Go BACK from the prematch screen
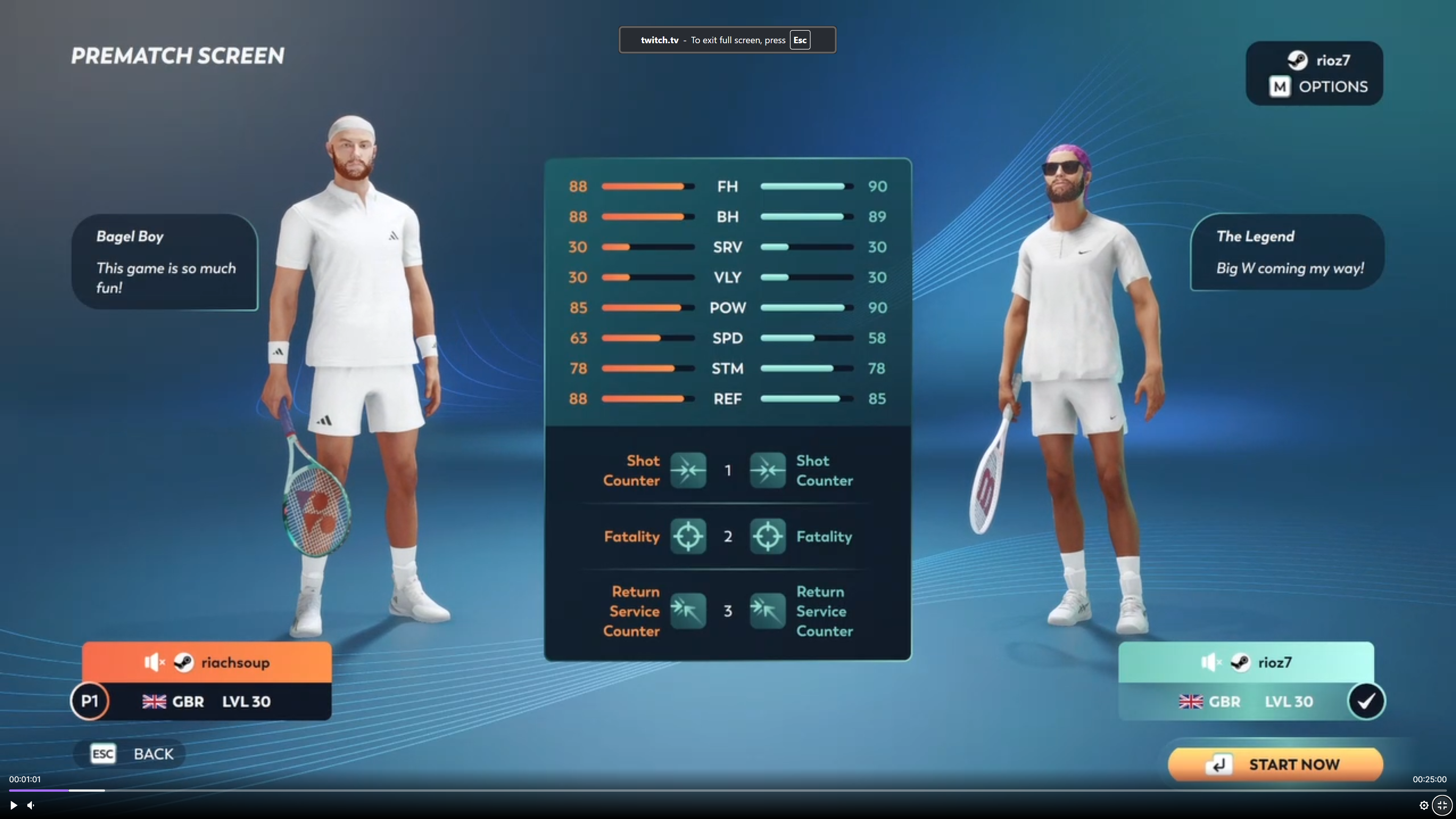1456x819 pixels. [x=131, y=753]
